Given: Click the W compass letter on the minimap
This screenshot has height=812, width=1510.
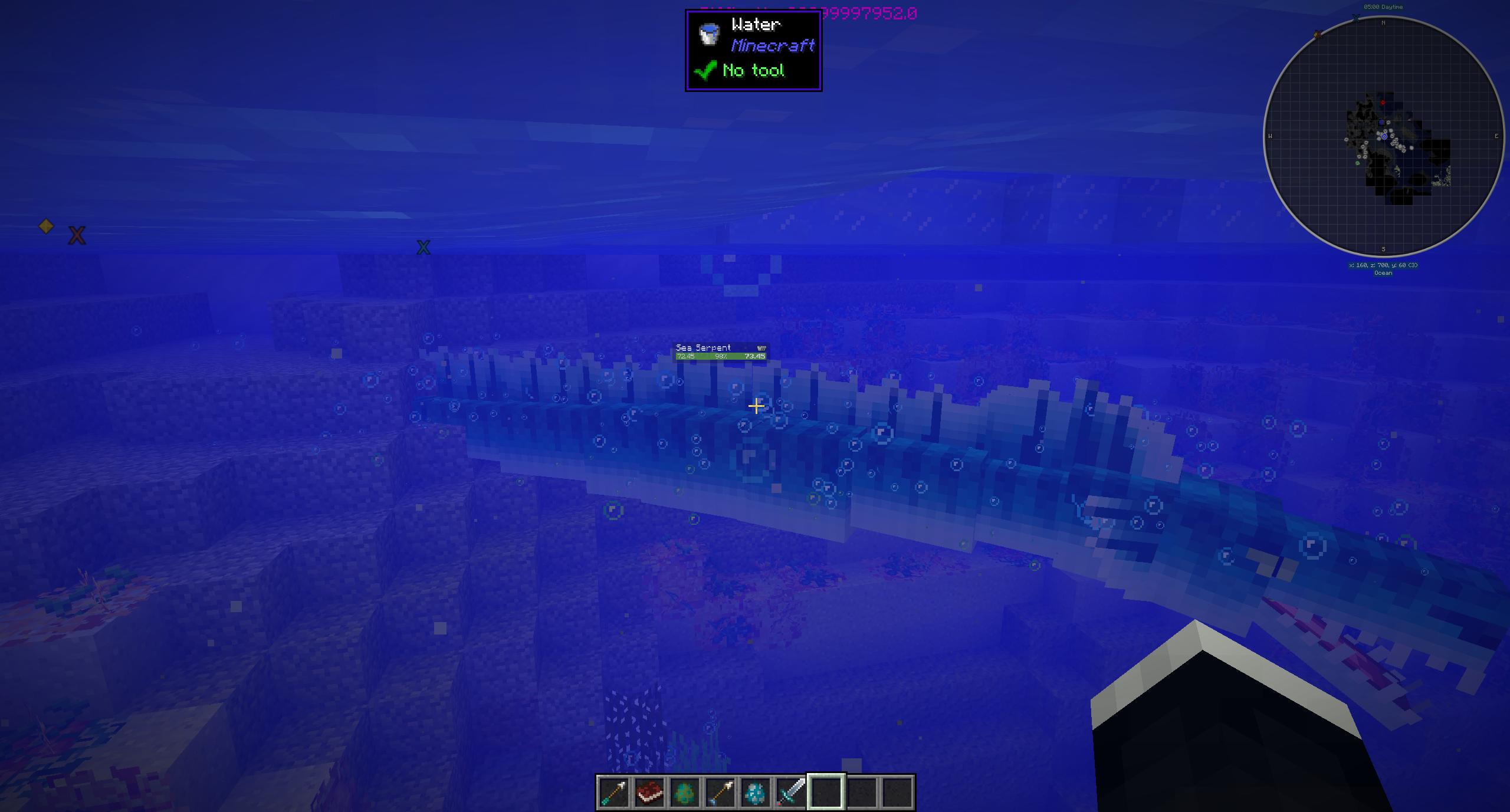Looking at the screenshot, I should pos(1270,135).
